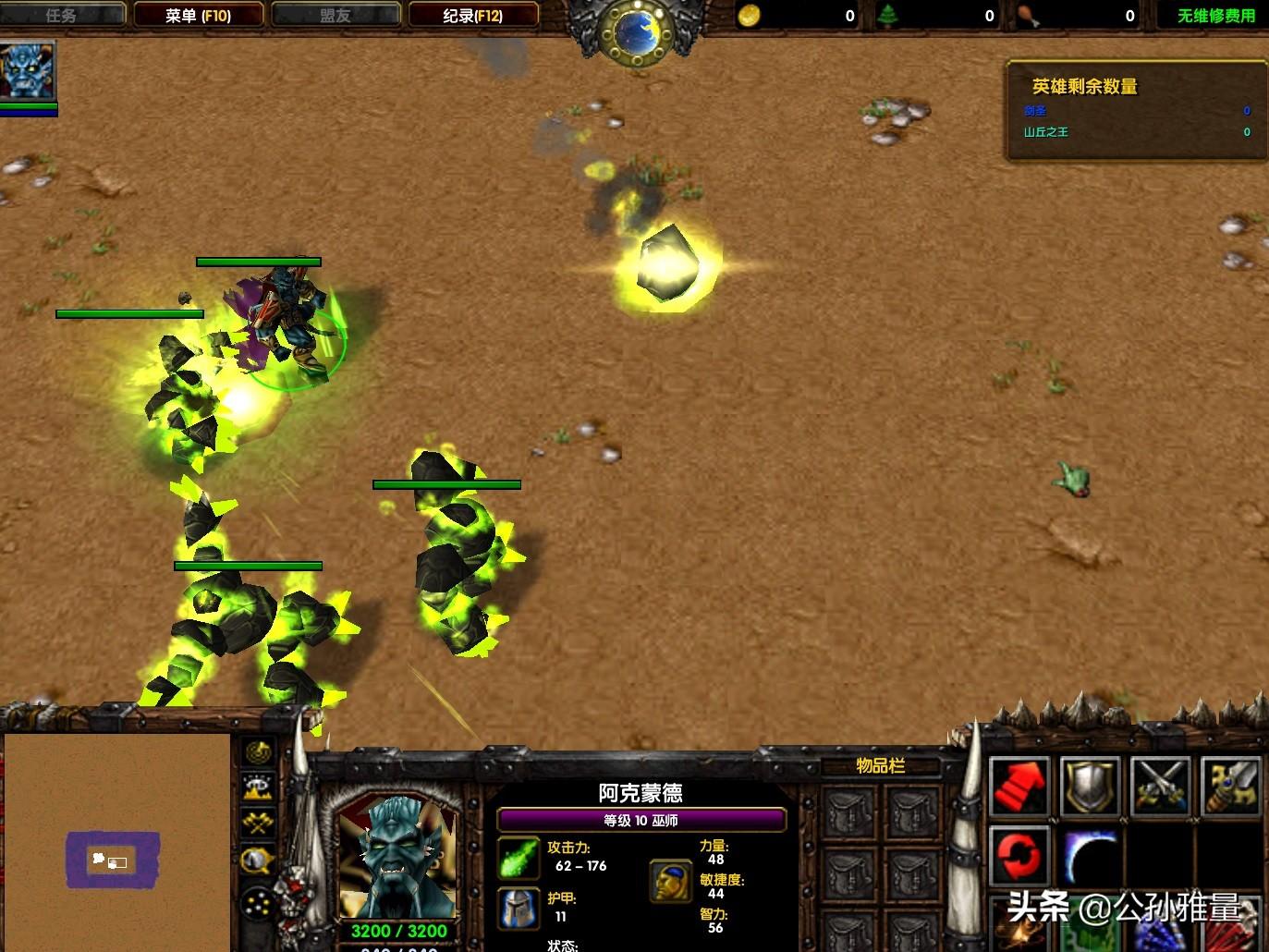Viewport: 1269px width, 952px height.
Task: Activate the minimap signal ping button
Action: pyautogui.click(x=259, y=752)
